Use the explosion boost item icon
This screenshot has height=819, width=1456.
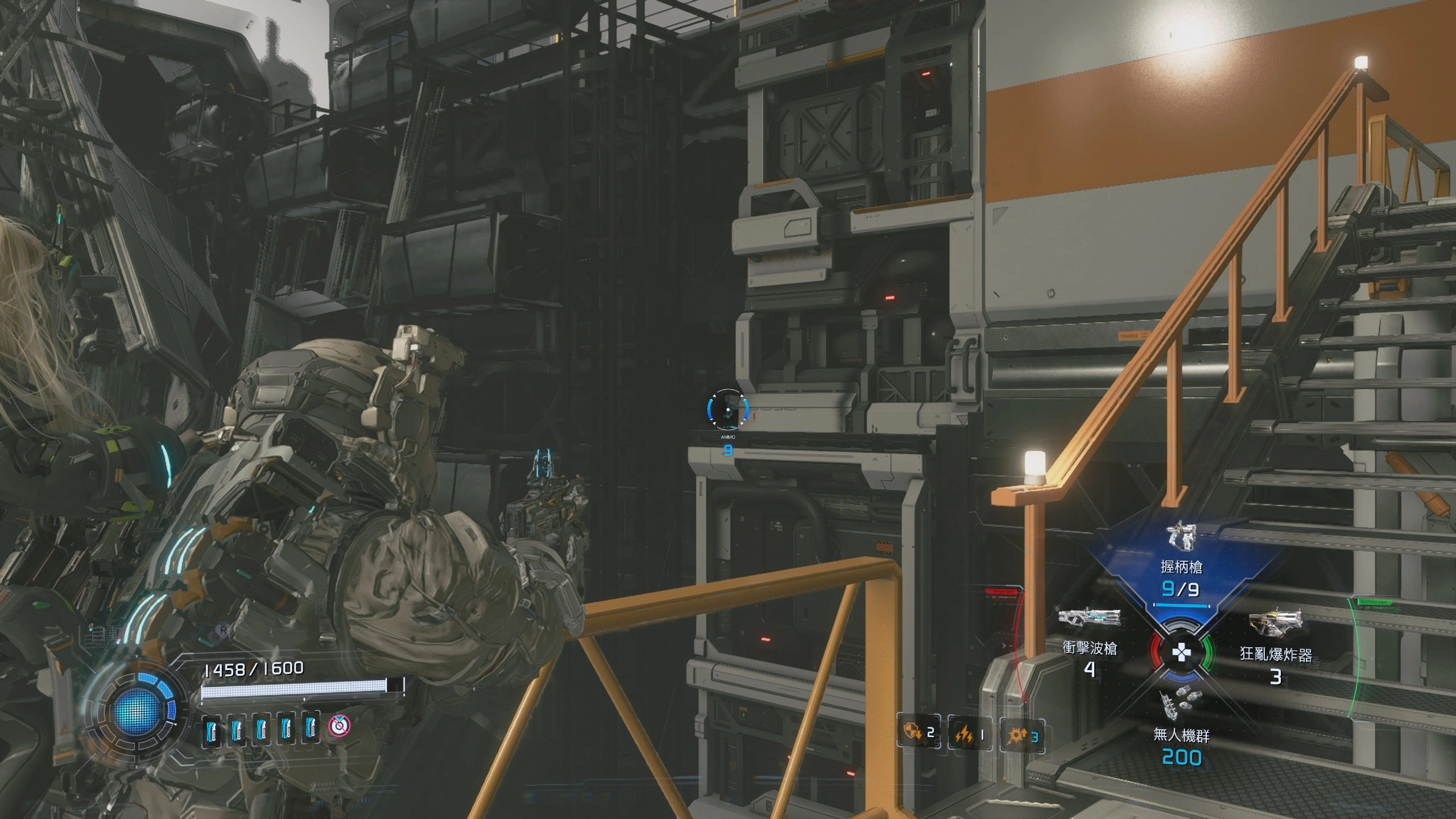pos(1016,736)
